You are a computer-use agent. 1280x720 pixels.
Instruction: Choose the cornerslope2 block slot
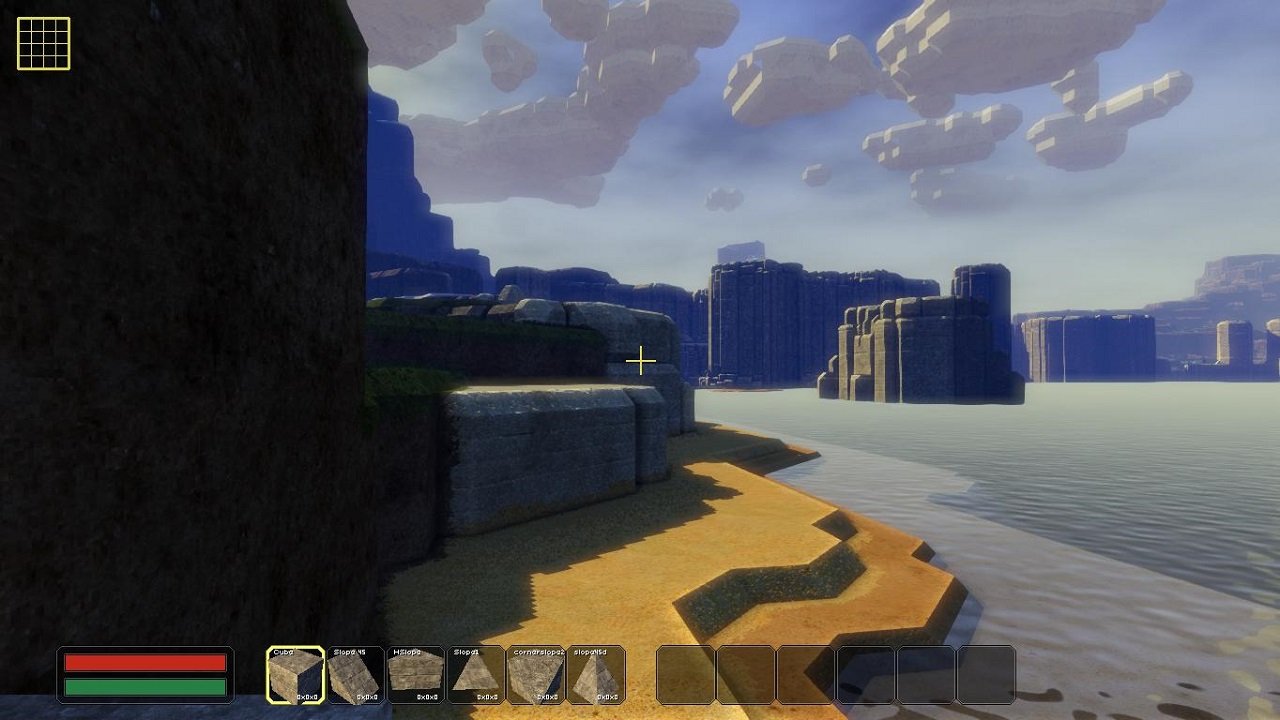(x=536, y=675)
